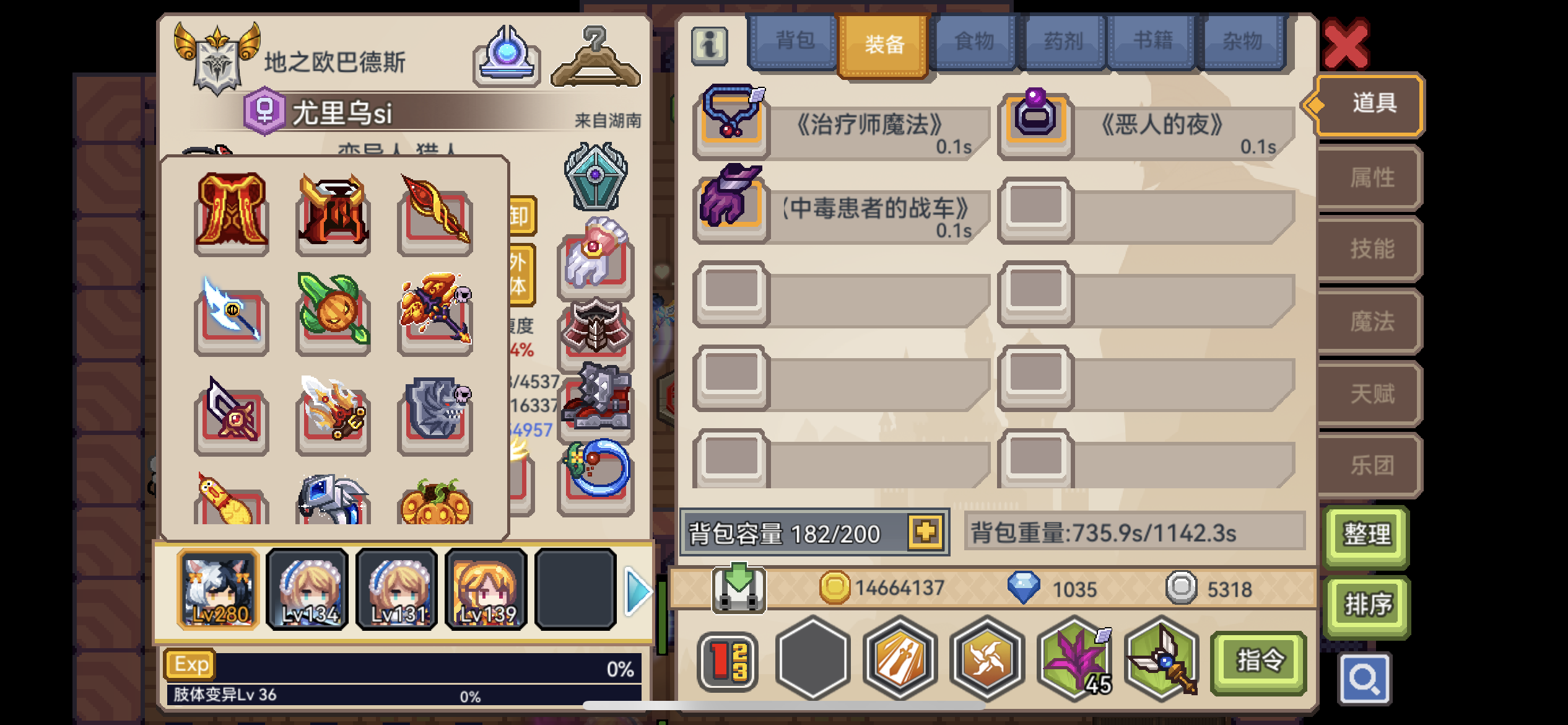Select the 属性 menu on the right sidebar
The image size is (1568, 725).
(x=1373, y=177)
